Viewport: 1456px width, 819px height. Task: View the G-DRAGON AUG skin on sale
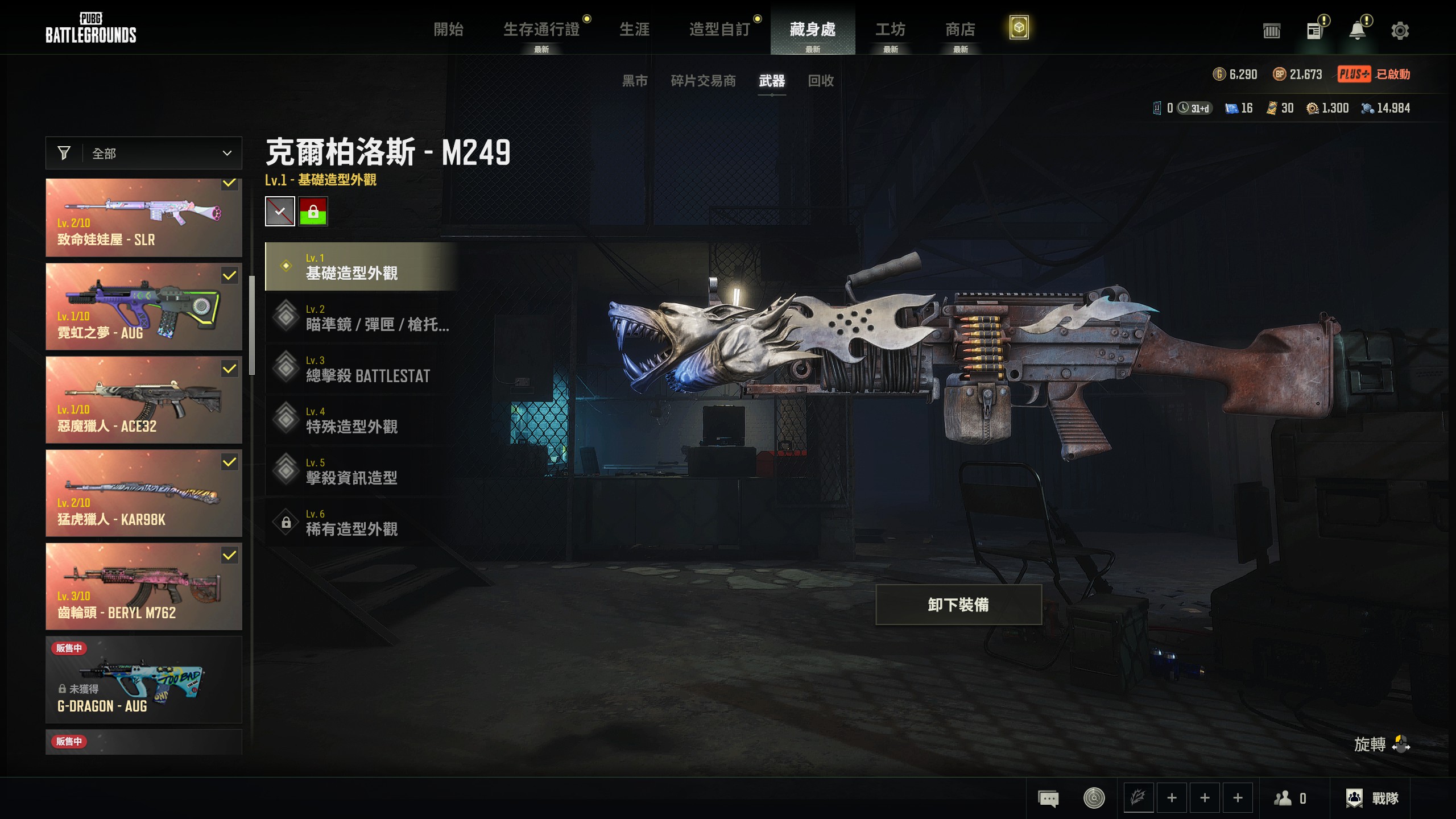click(x=144, y=680)
